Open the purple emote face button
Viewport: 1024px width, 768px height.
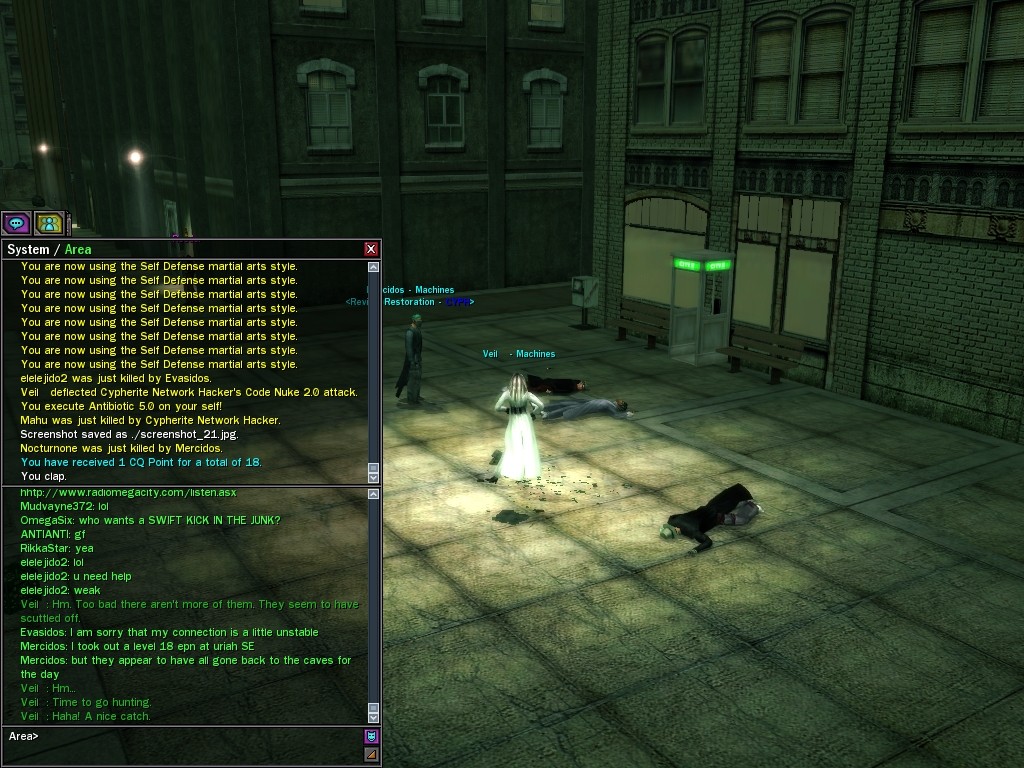pyautogui.click(x=372, y=737)
